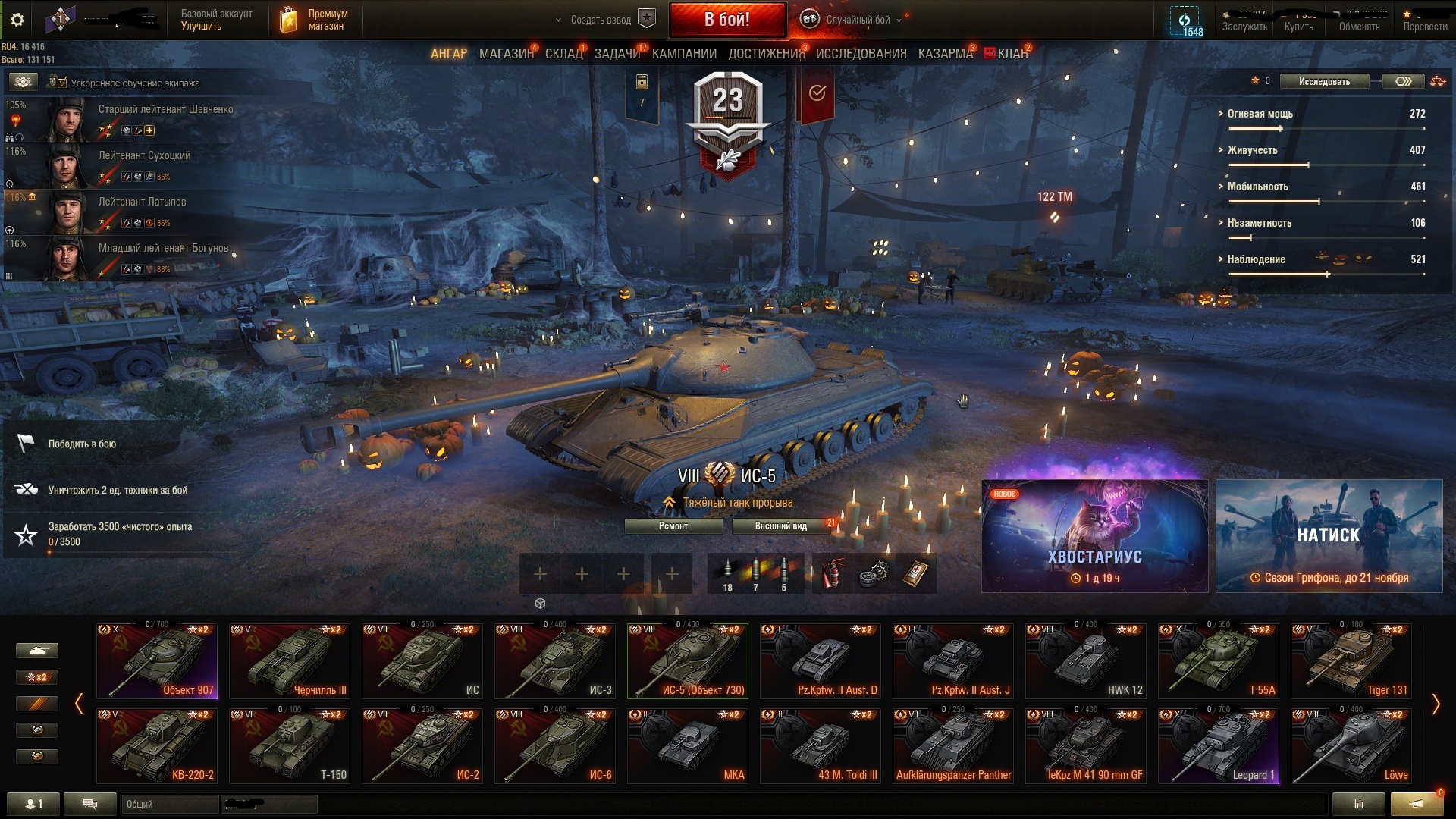
Task: Open the Премиум магазин
Action: click(315, 20)
